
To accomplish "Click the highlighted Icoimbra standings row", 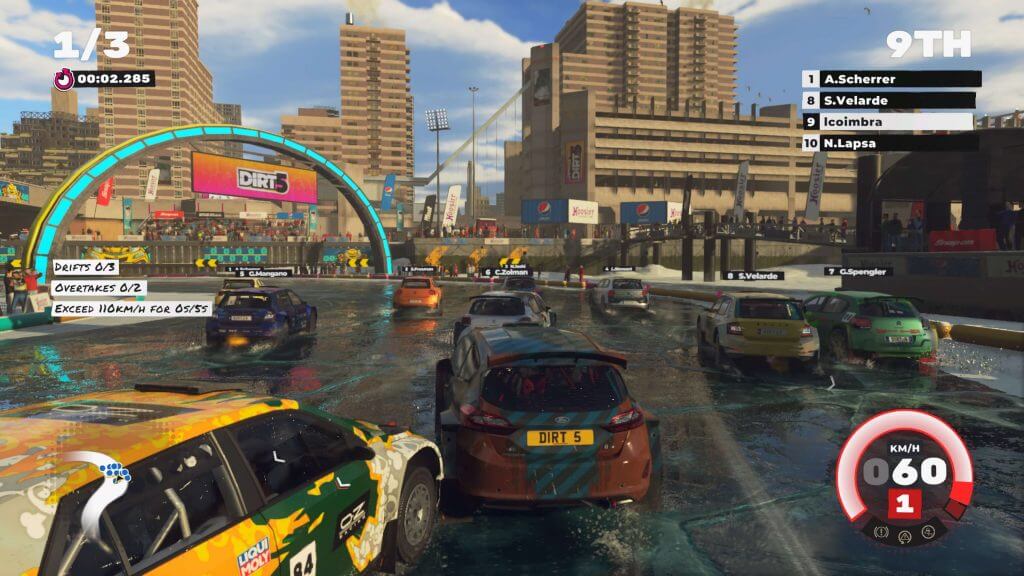I will click(888, 121).
